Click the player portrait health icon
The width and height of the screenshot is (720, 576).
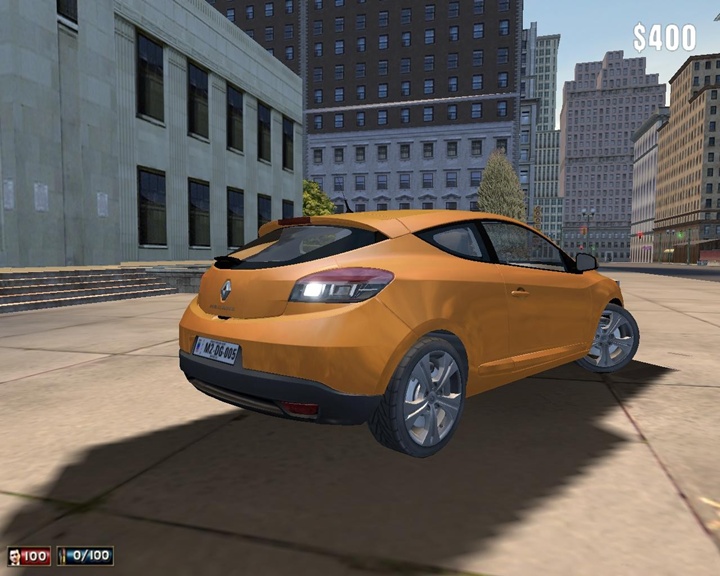14,556
